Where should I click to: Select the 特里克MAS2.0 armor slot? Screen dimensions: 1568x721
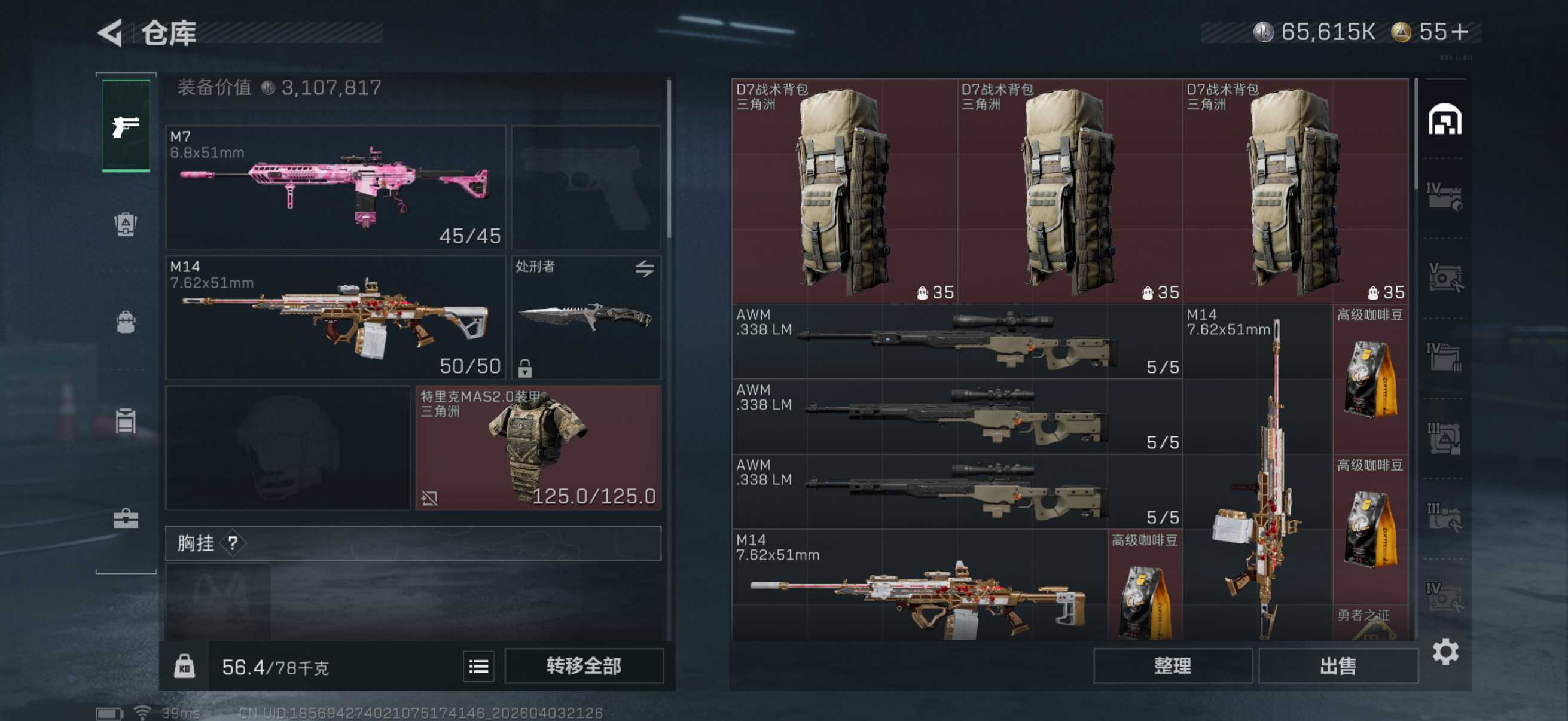538,447
